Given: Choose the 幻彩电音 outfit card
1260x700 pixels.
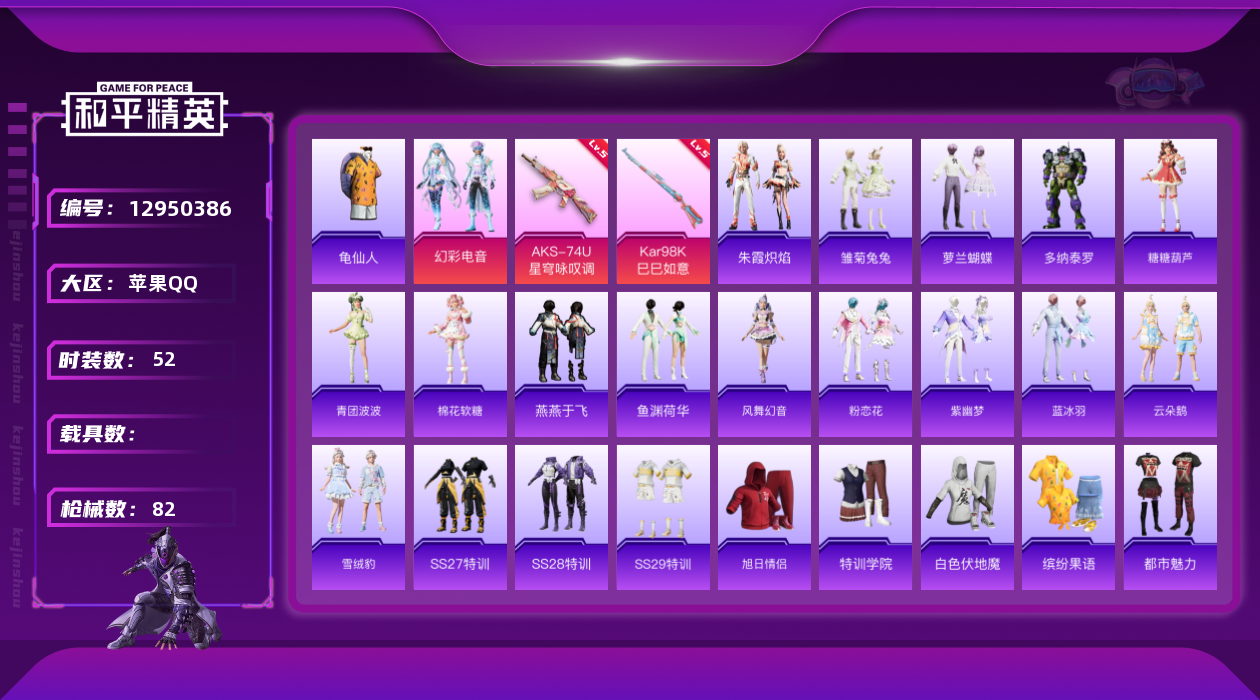Looking at the screenshot, I should (x=460, y=210).
